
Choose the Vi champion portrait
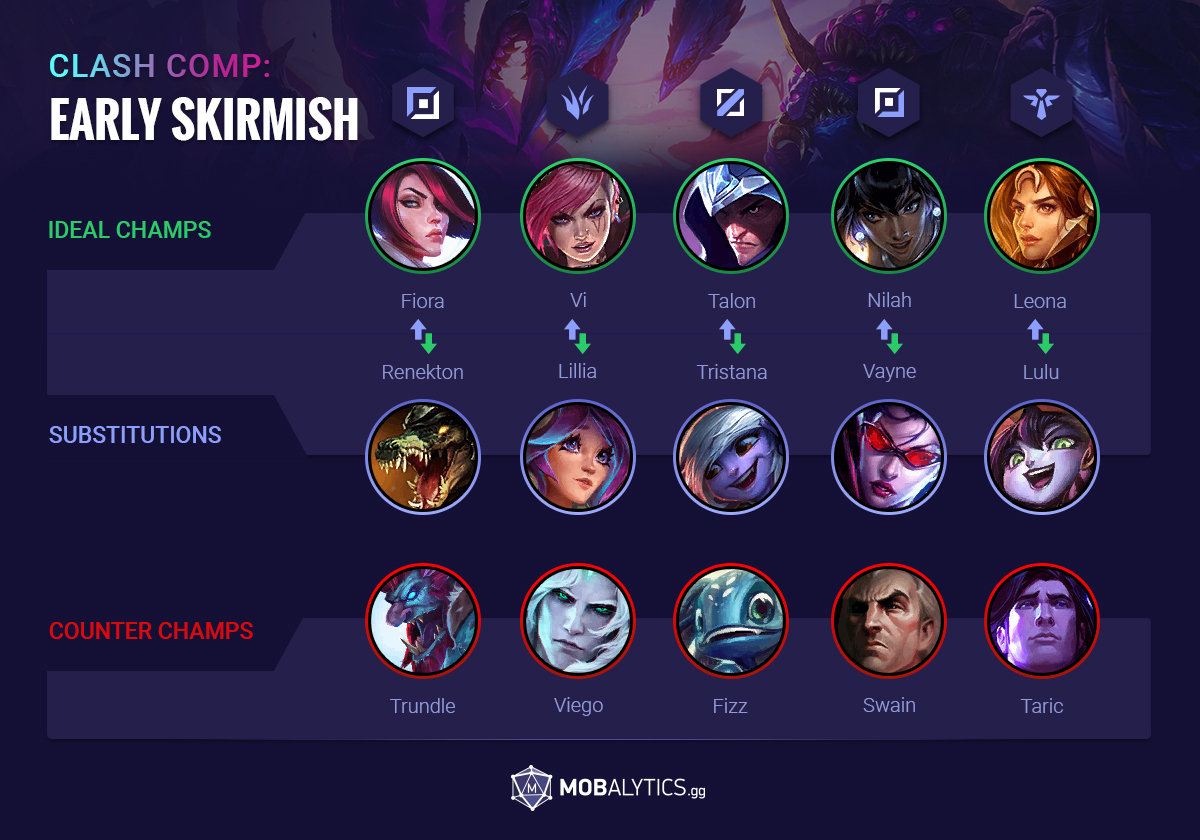pyautogui.click(x=578, y=216)
